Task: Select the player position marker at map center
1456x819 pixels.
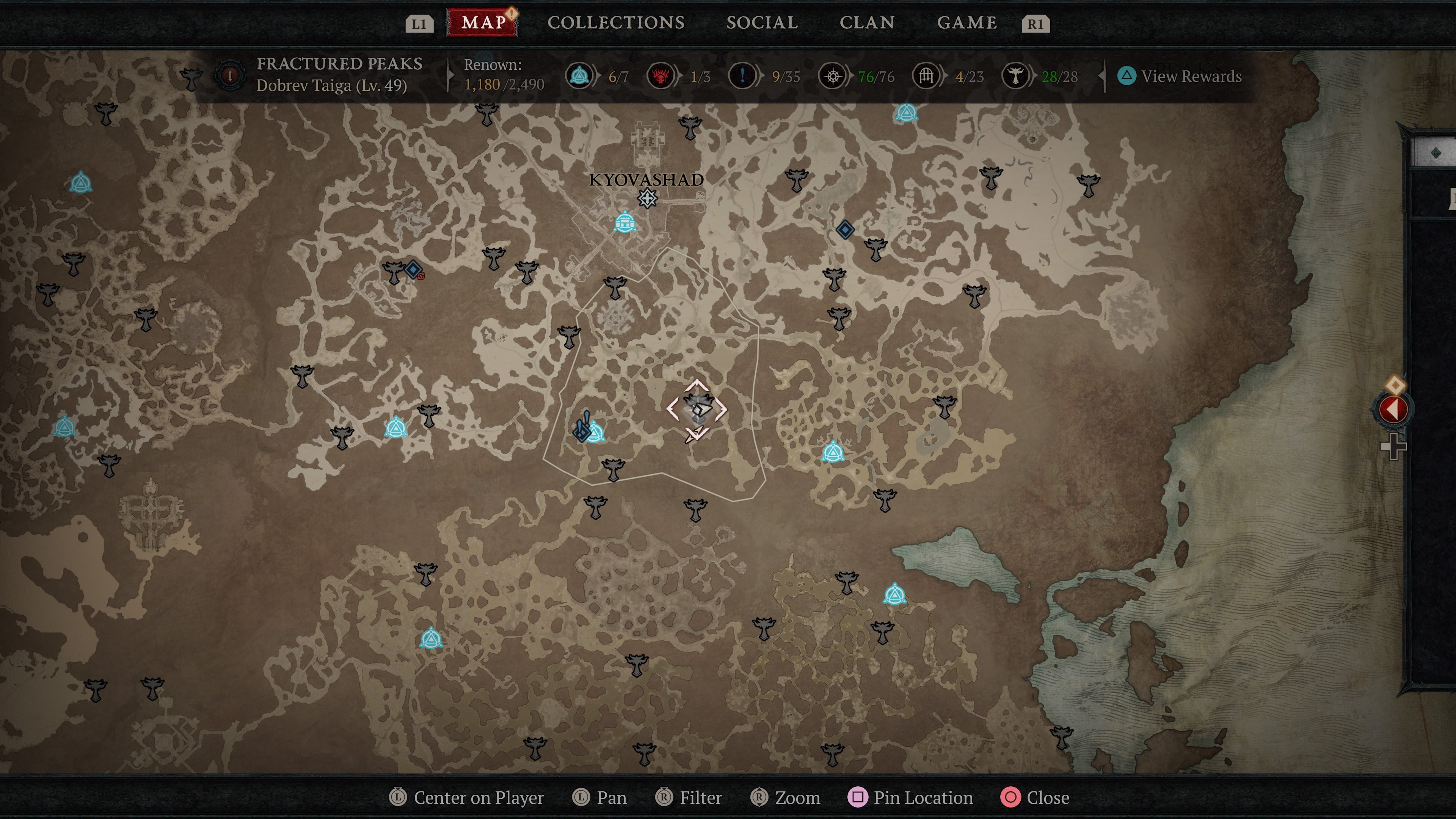Action: pos(698,411)
